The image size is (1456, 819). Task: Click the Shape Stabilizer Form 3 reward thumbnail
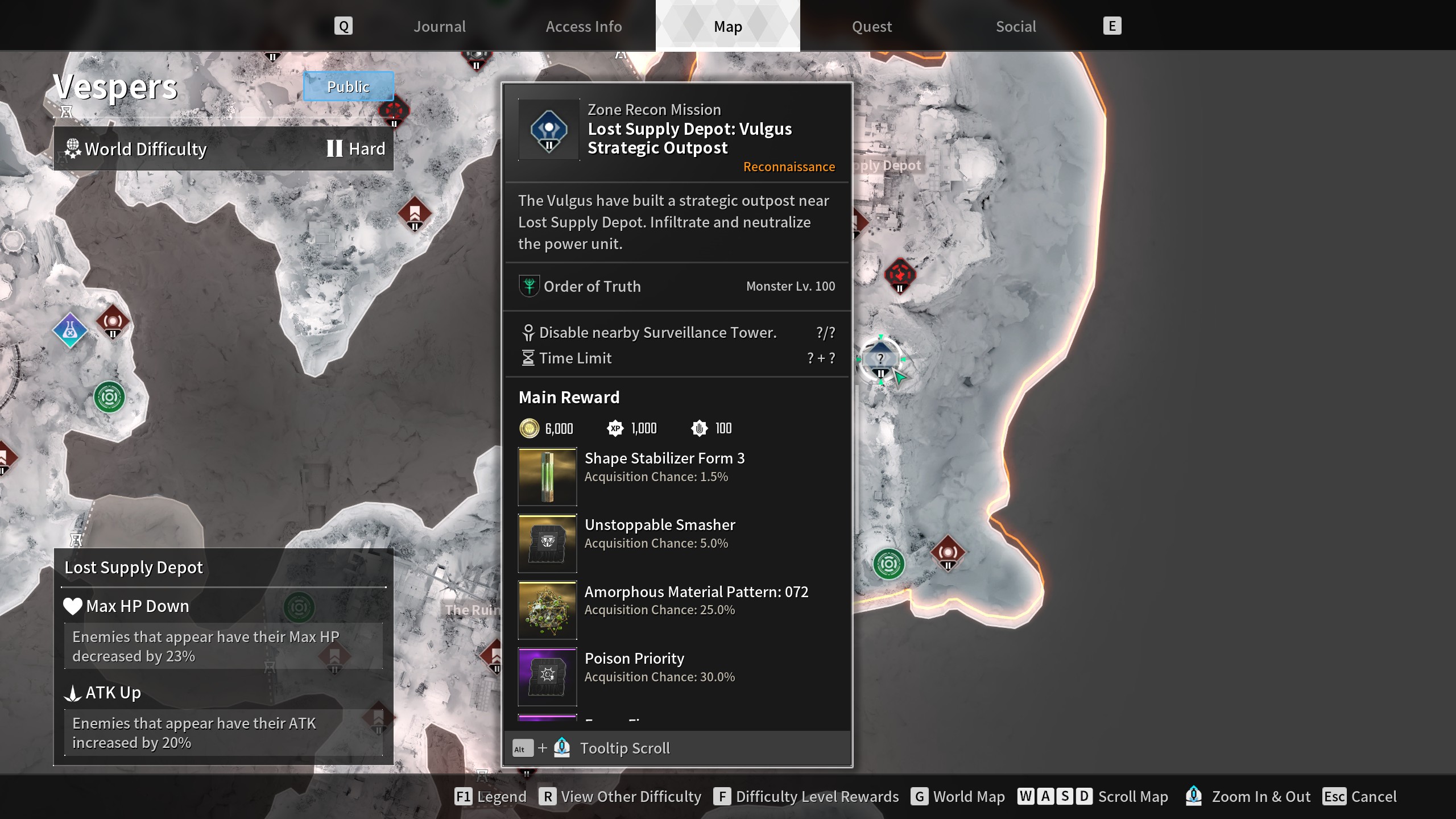point(547,477)
